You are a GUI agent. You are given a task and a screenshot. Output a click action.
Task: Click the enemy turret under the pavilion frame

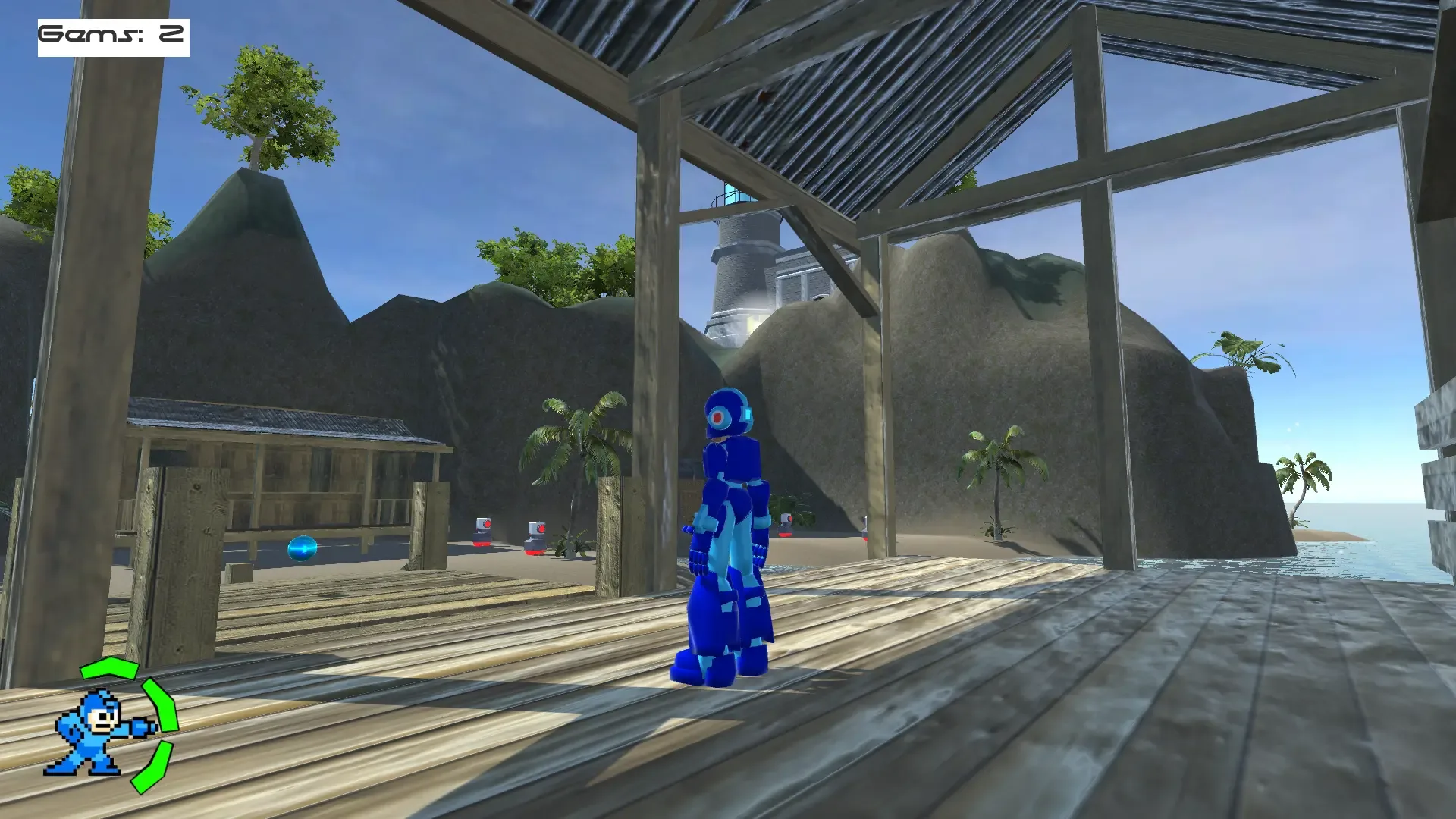point(785,526)
